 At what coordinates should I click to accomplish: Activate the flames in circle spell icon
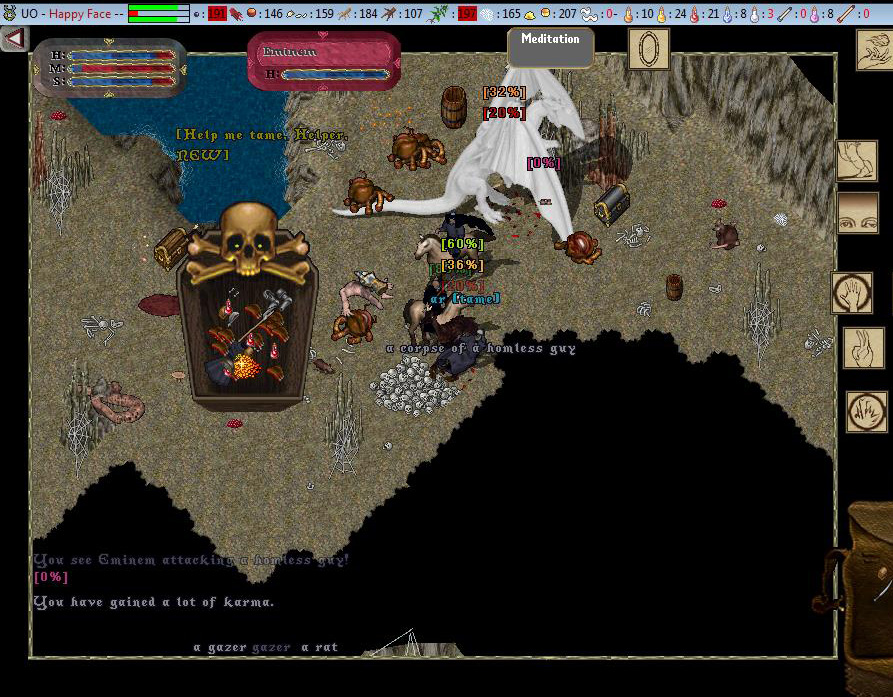866,411
